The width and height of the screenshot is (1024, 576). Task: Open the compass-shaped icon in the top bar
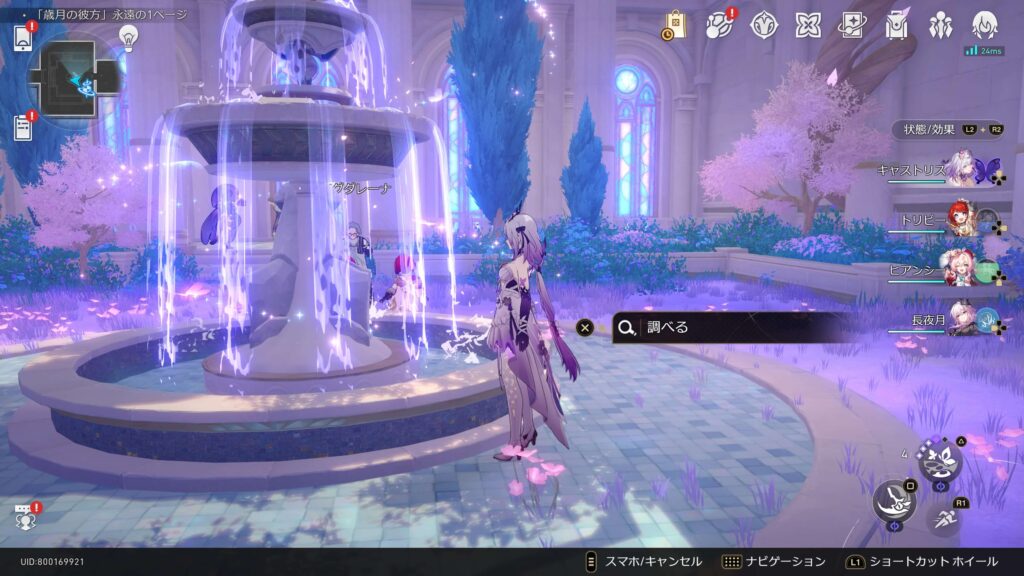[763, 25]
